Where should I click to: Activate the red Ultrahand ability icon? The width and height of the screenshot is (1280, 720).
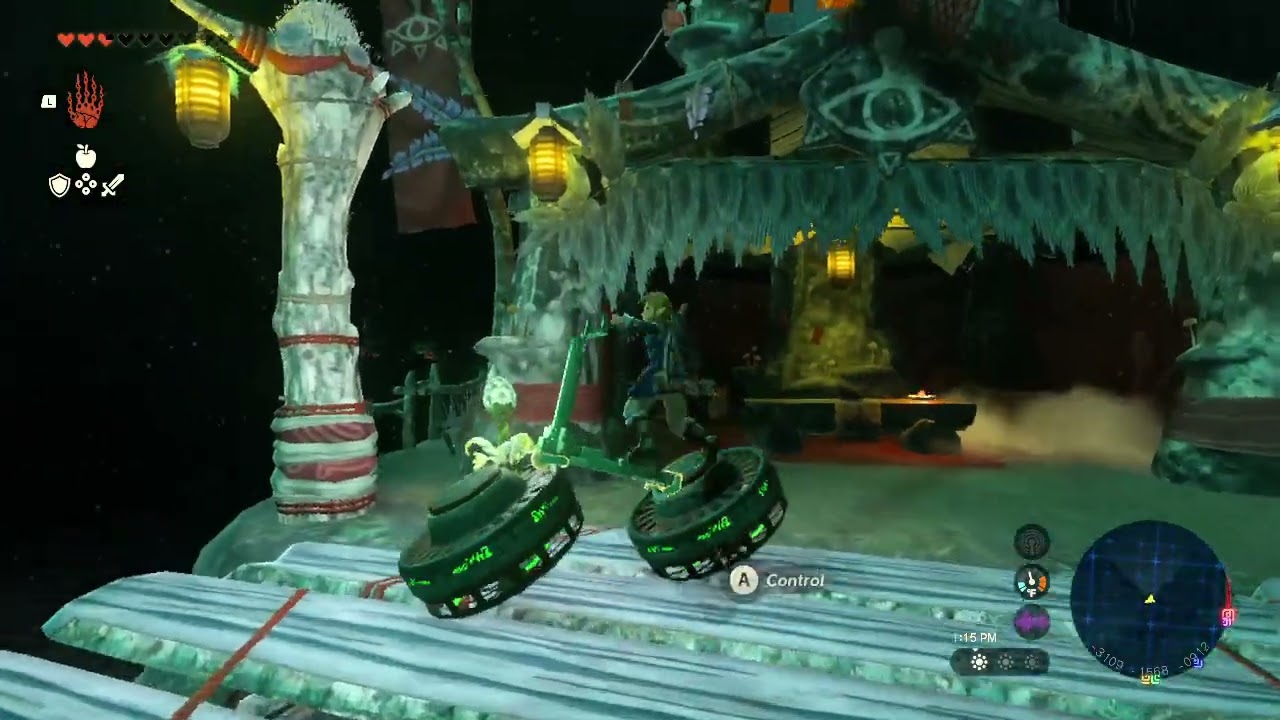coord(85,100)
